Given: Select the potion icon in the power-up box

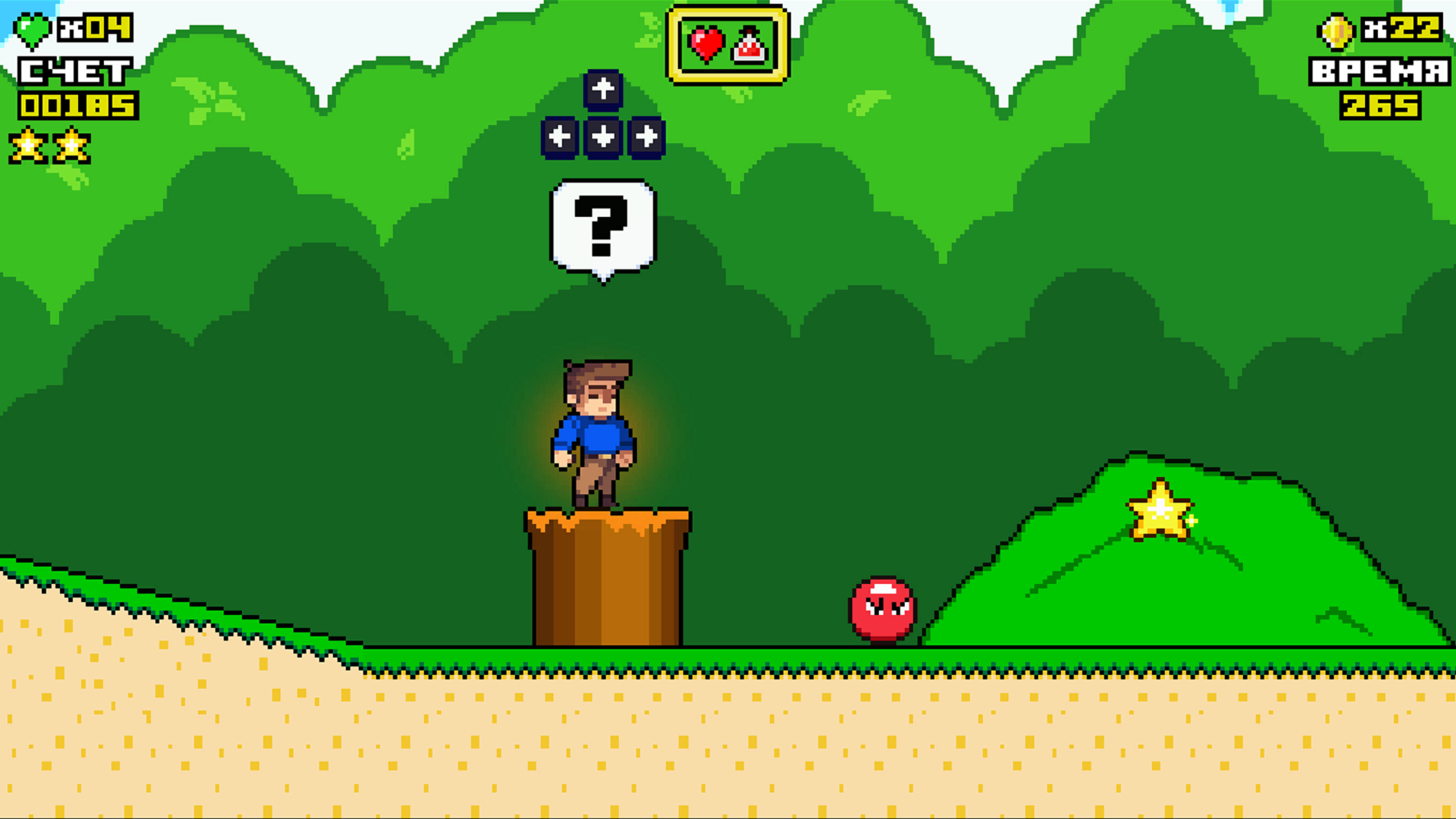Looking at the screenshot, I should point(749,45).
